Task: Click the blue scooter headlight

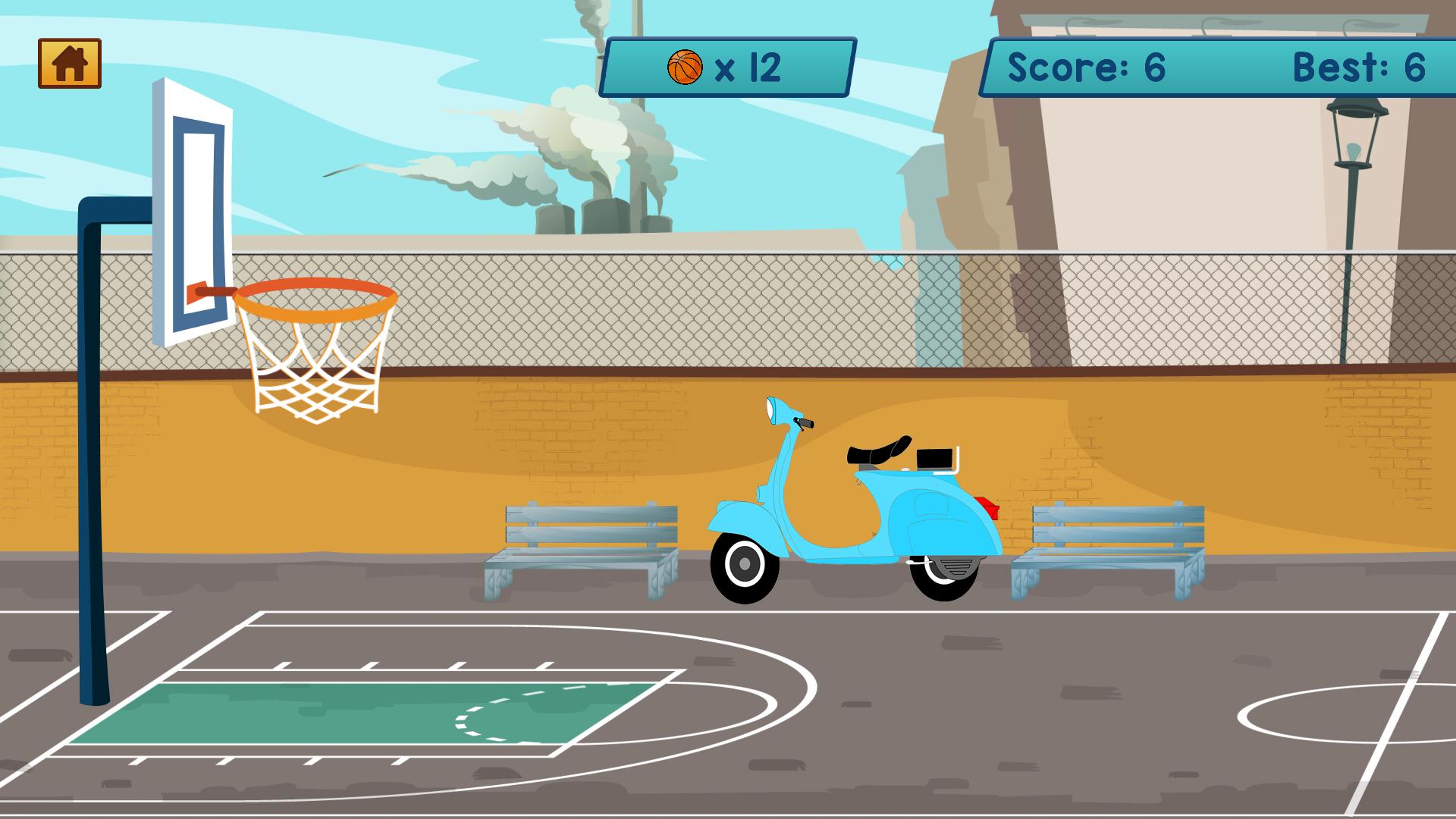Action: point(770,409)
